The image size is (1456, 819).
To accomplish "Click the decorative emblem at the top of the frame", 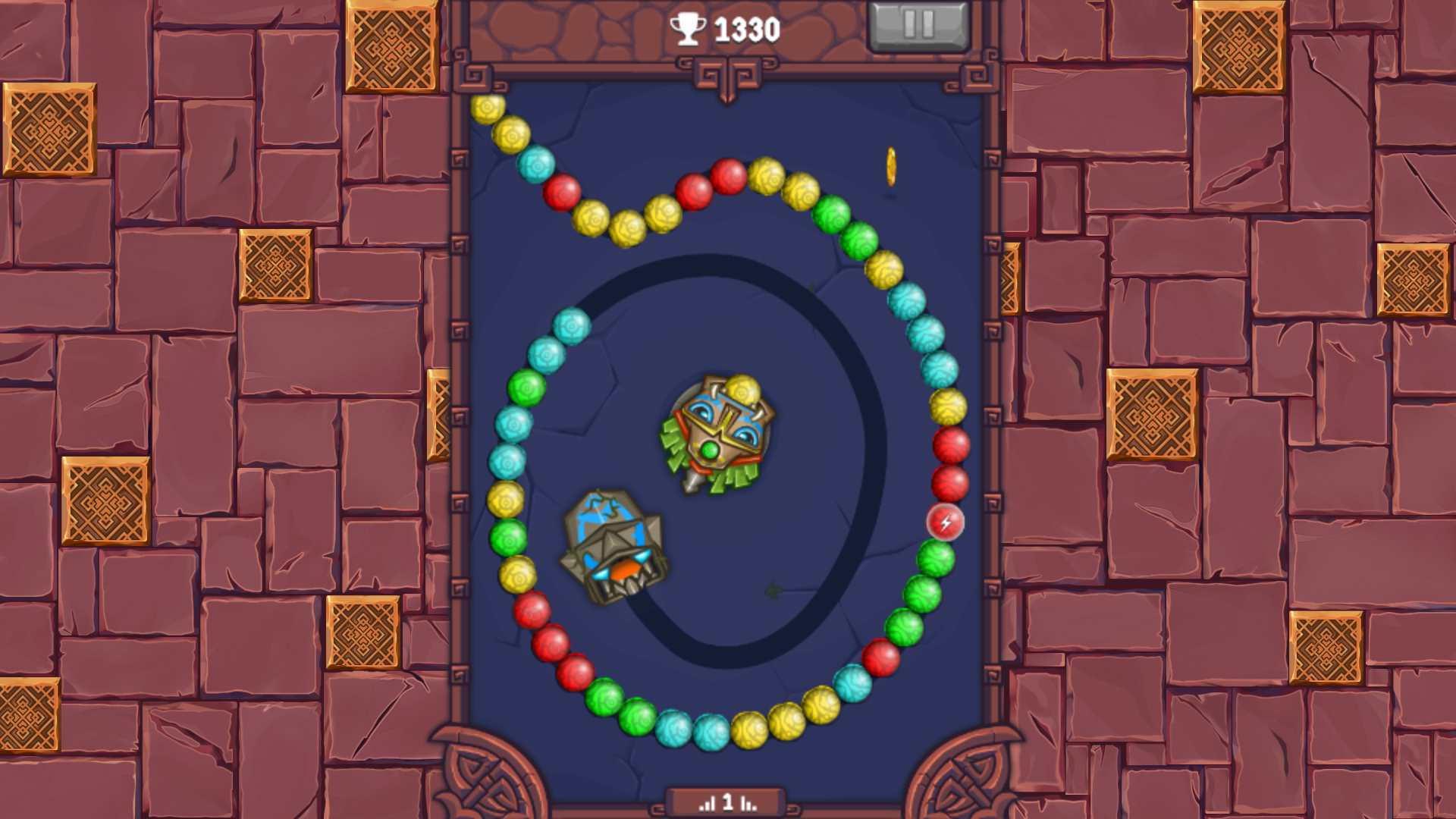I will tap(727, 72).
